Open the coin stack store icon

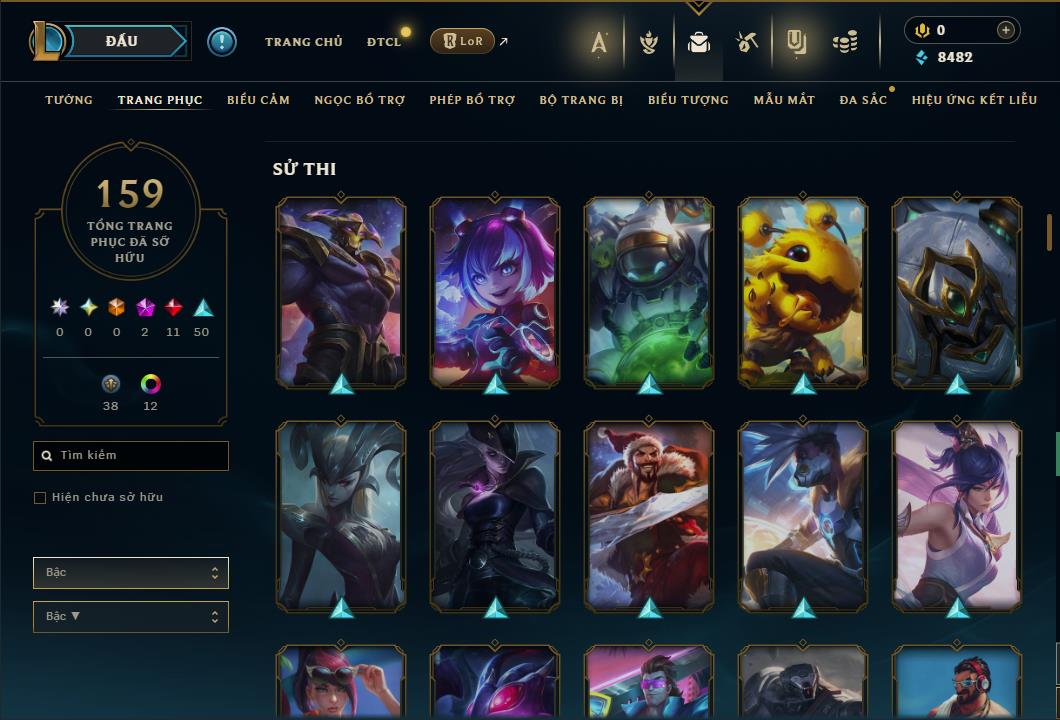pos(845,42)
